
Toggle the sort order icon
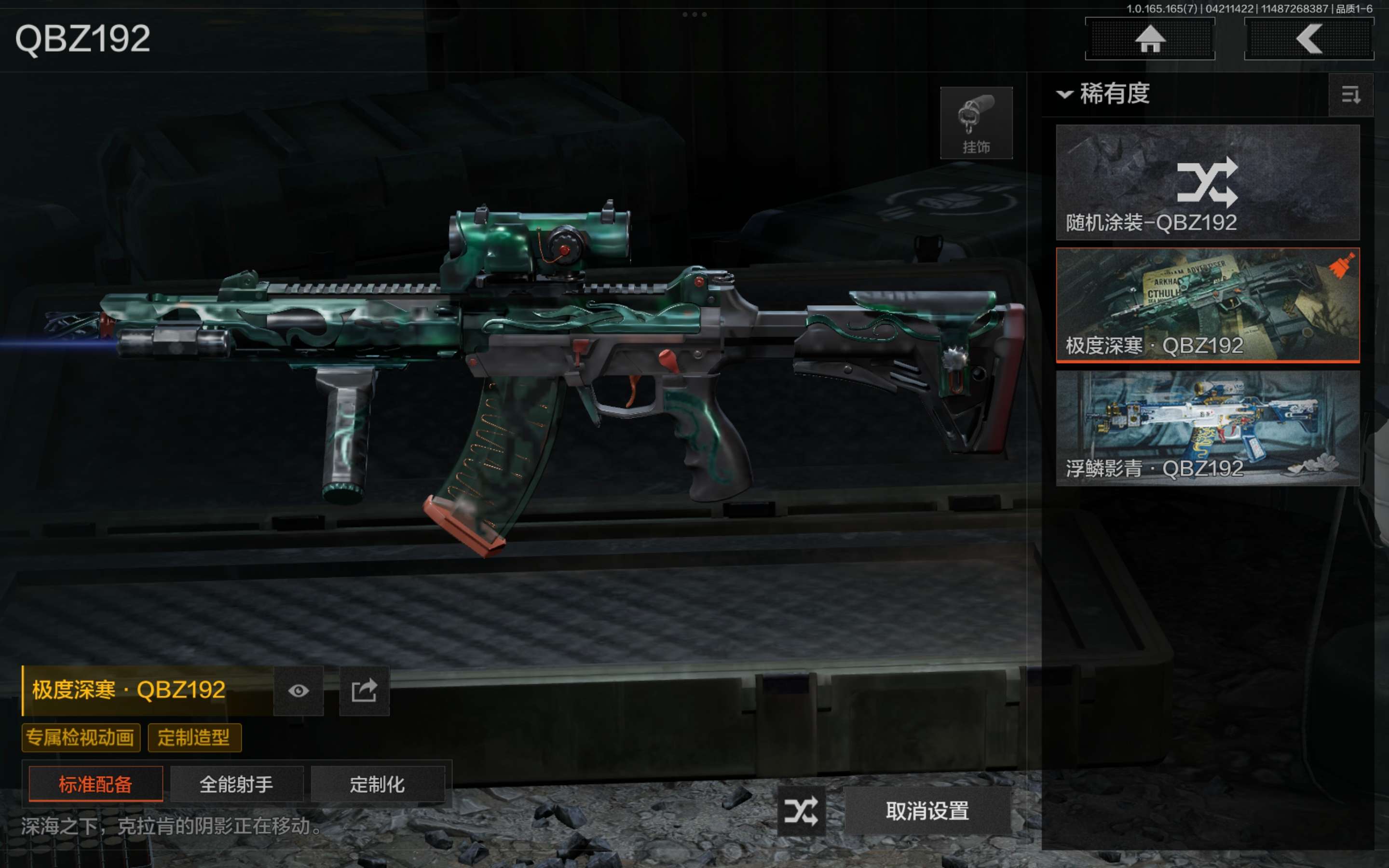tap(1350, 95)
